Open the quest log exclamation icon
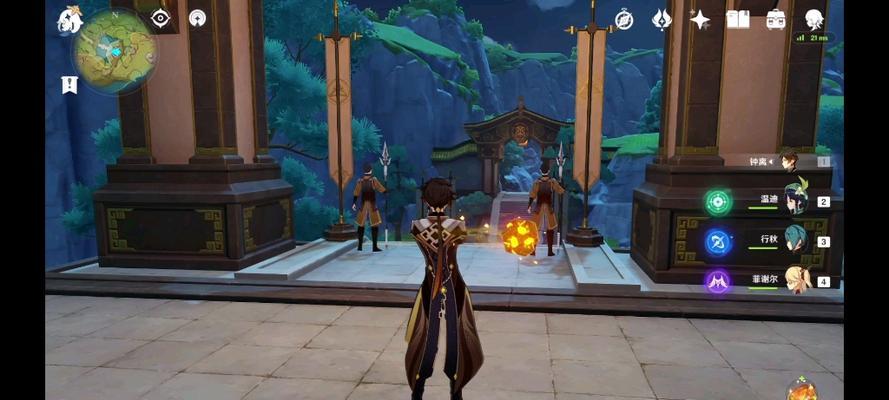The width and height of the screenshot is (889, 400). click(x=69, y=85)
